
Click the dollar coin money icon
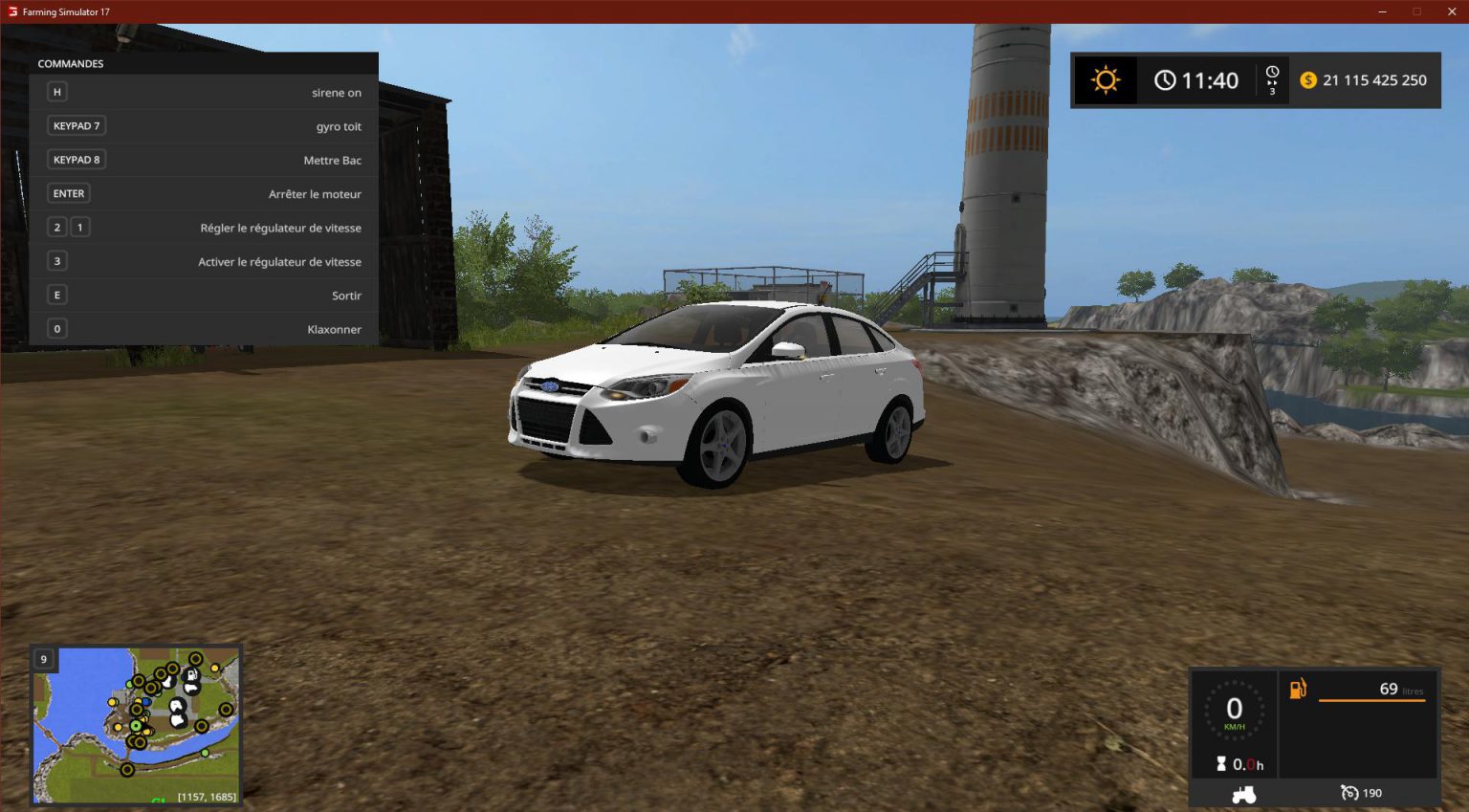click(1309, 80)
